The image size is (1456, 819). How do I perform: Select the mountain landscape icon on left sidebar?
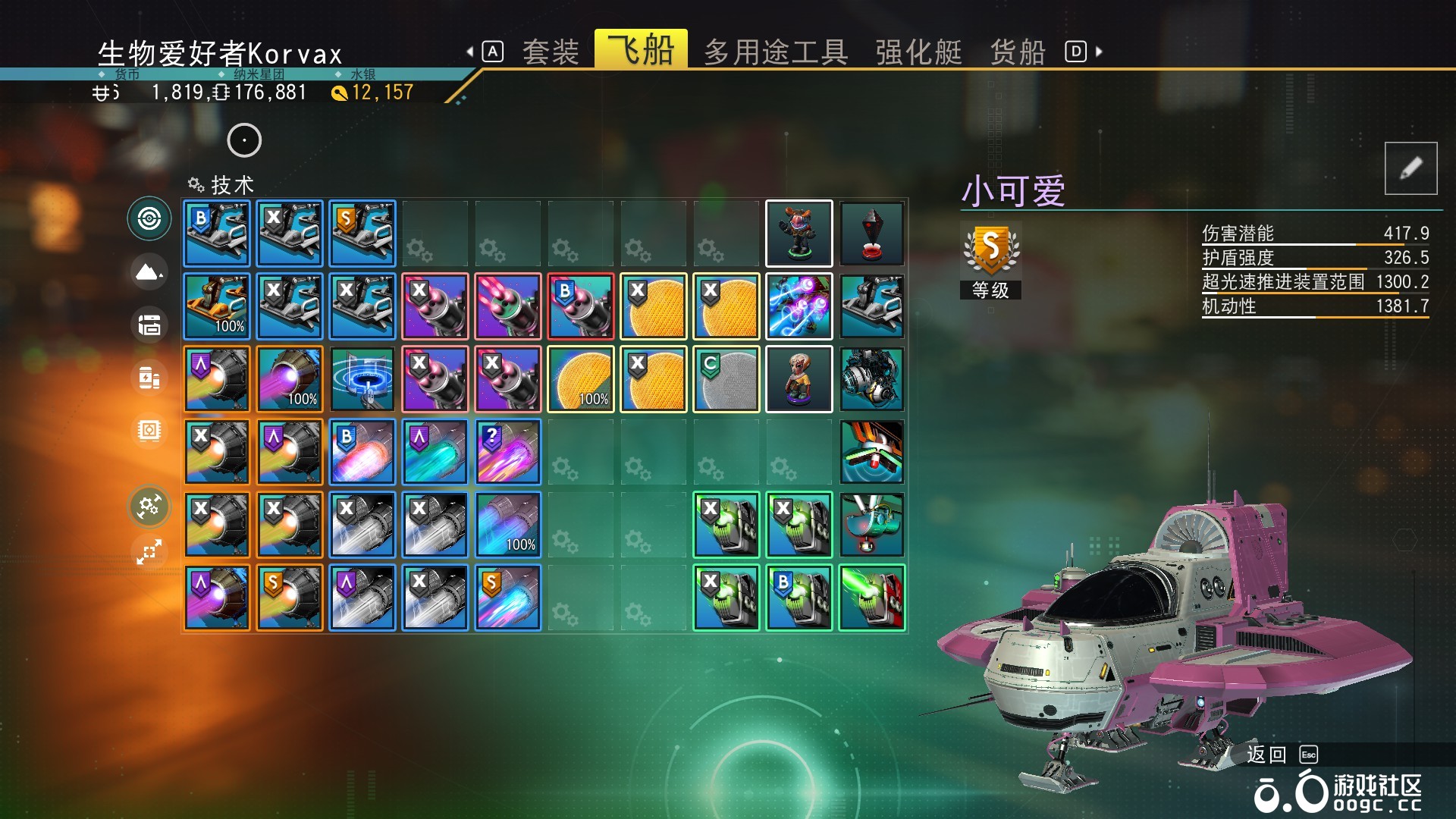(x=149, y=272)
